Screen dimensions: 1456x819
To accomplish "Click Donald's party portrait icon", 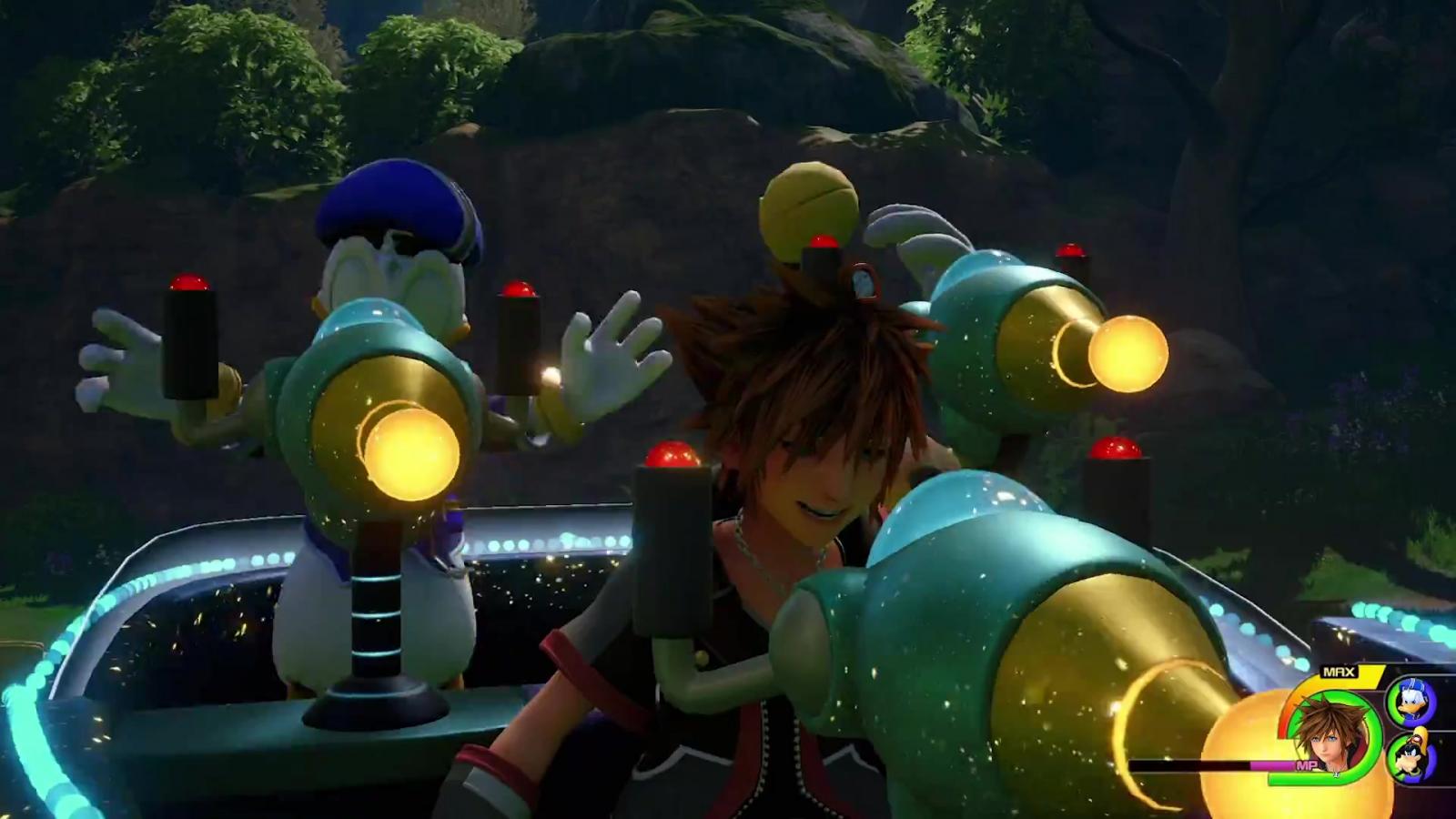I will [x=1412, y=701].
